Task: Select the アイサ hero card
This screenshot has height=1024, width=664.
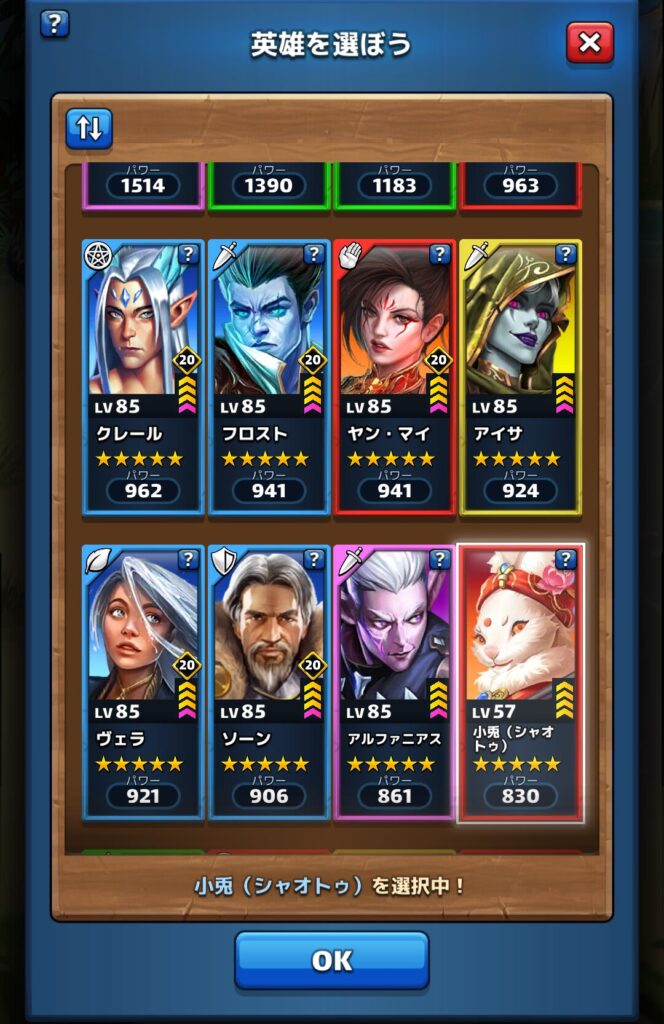Action: (x=520, y=376)
